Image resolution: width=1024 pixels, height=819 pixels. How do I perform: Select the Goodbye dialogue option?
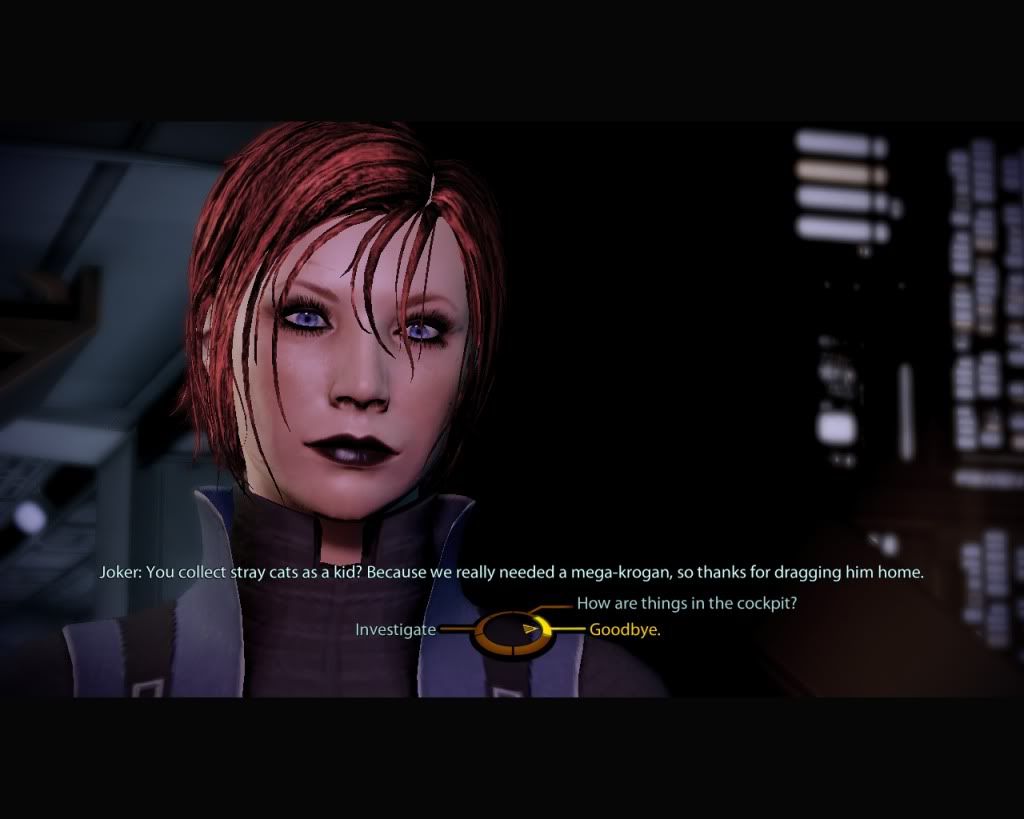coord(625,630)
